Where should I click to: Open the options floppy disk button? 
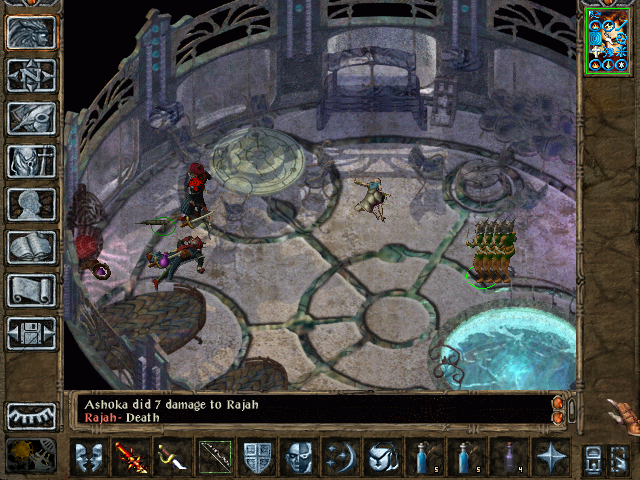point(31,333)
